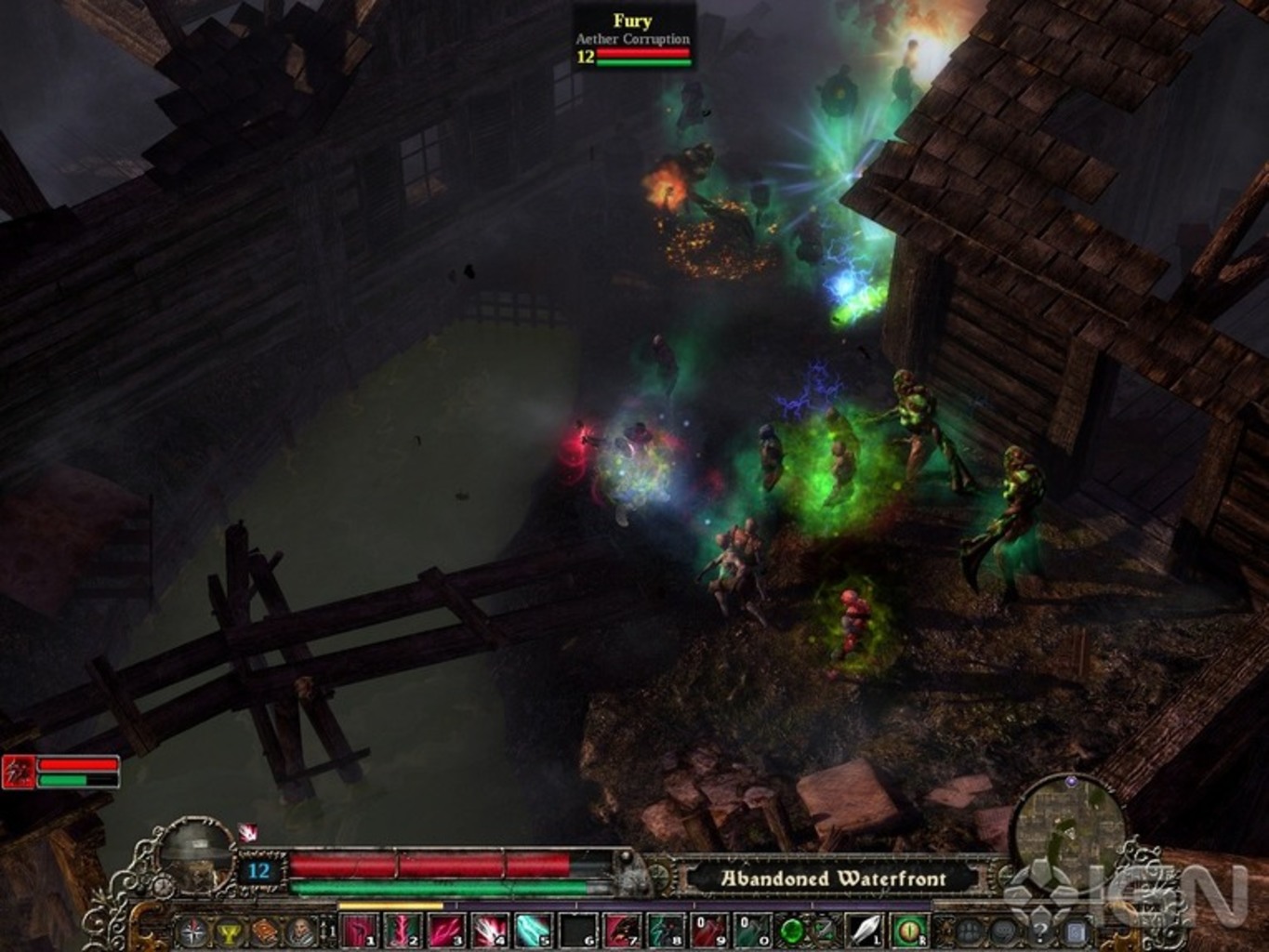The height and width of the screenshot is (952, 1269).
Task: Use the teal skill in slot 8
Action: (665, 931)
